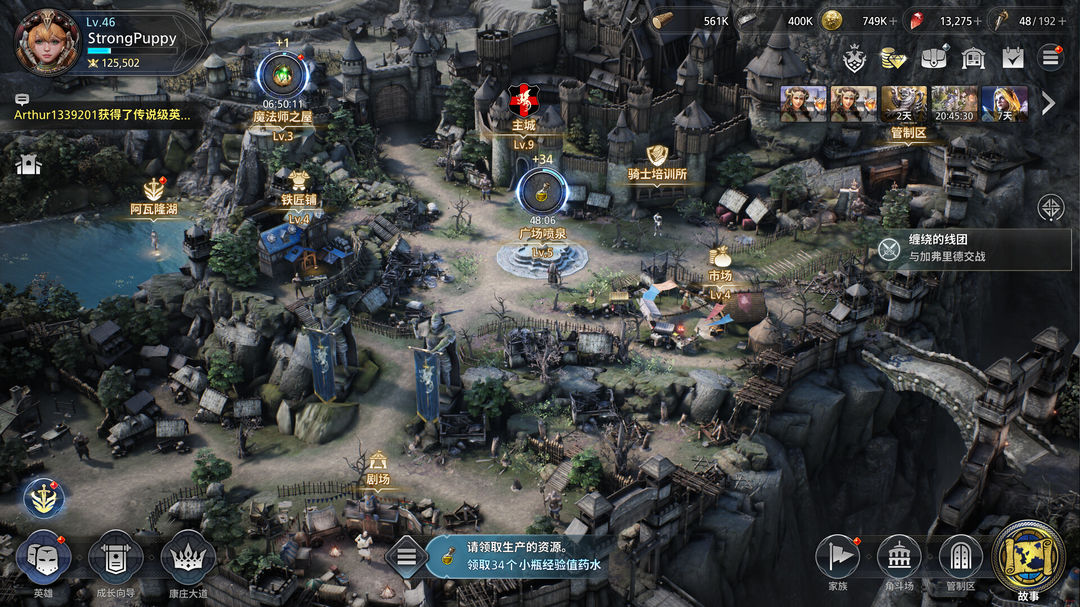Expand the event banners with the arrow
This screenshot has height=607, width=1080.
1048,103
